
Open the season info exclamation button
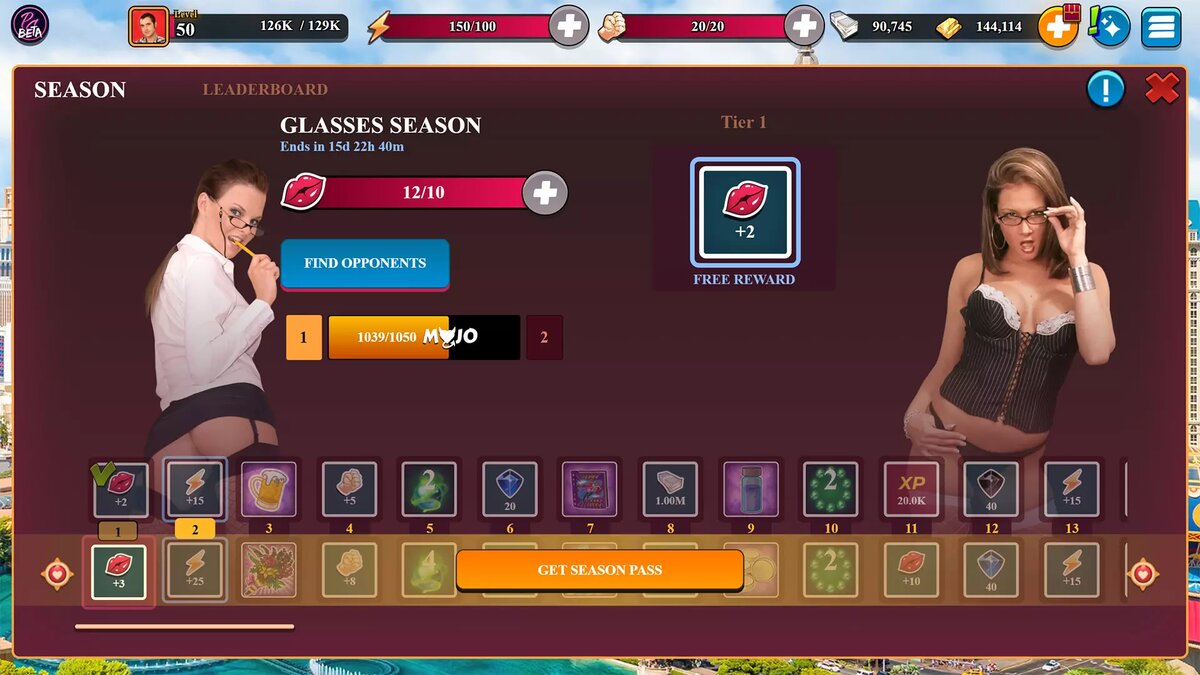tap(1106, 90)
